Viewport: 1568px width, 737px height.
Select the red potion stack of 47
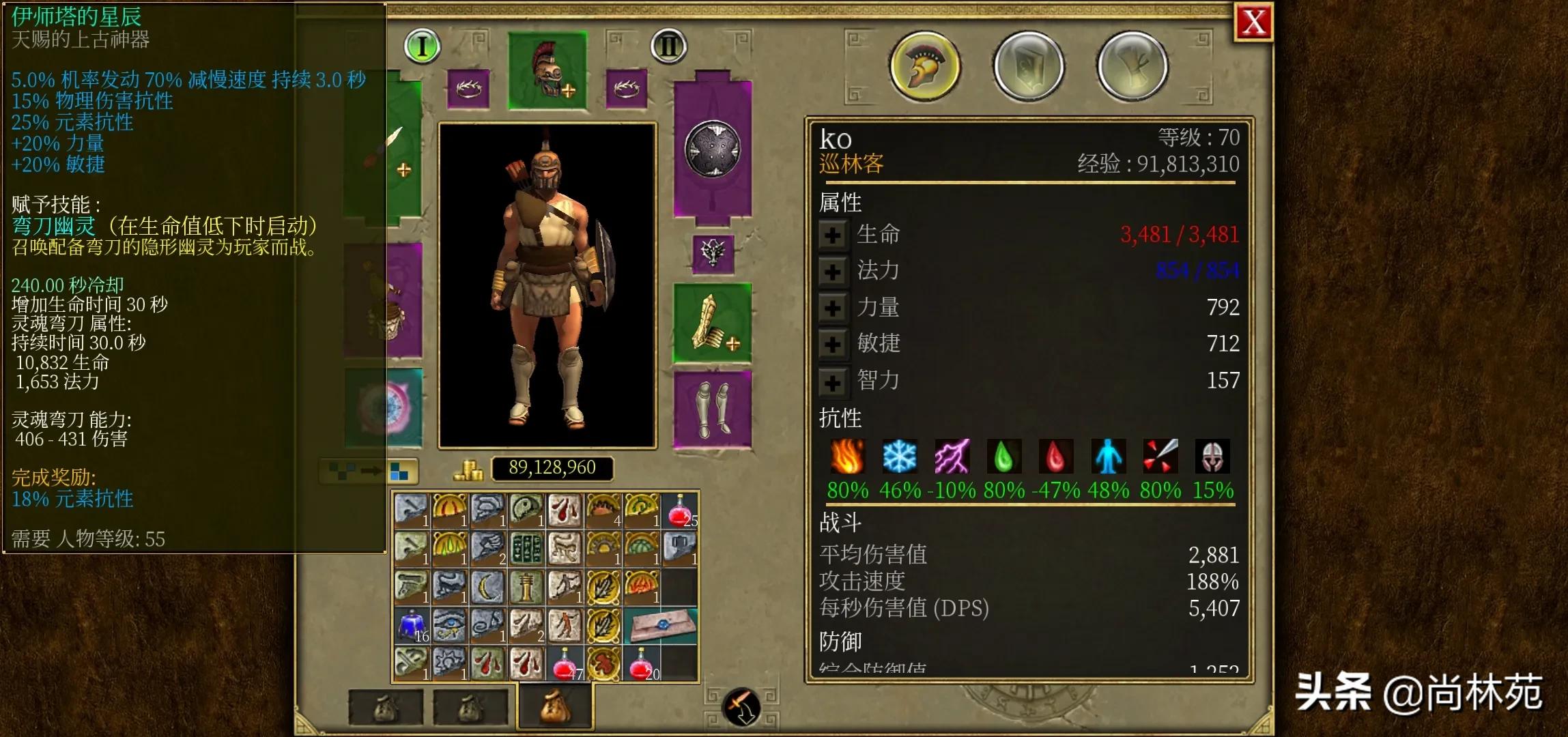point(565,664)
